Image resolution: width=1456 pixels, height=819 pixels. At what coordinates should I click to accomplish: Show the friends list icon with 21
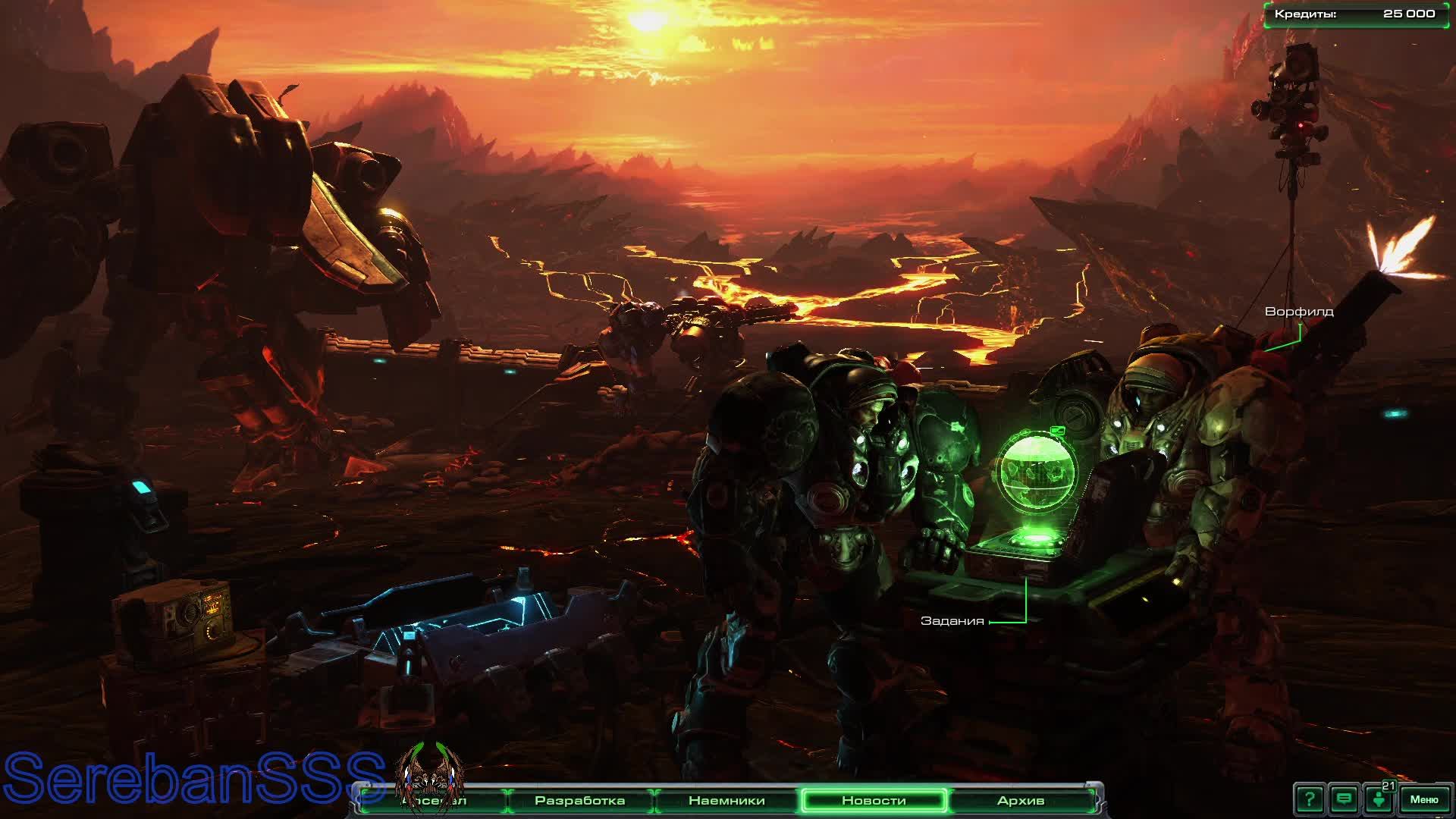click(1379, 799)
